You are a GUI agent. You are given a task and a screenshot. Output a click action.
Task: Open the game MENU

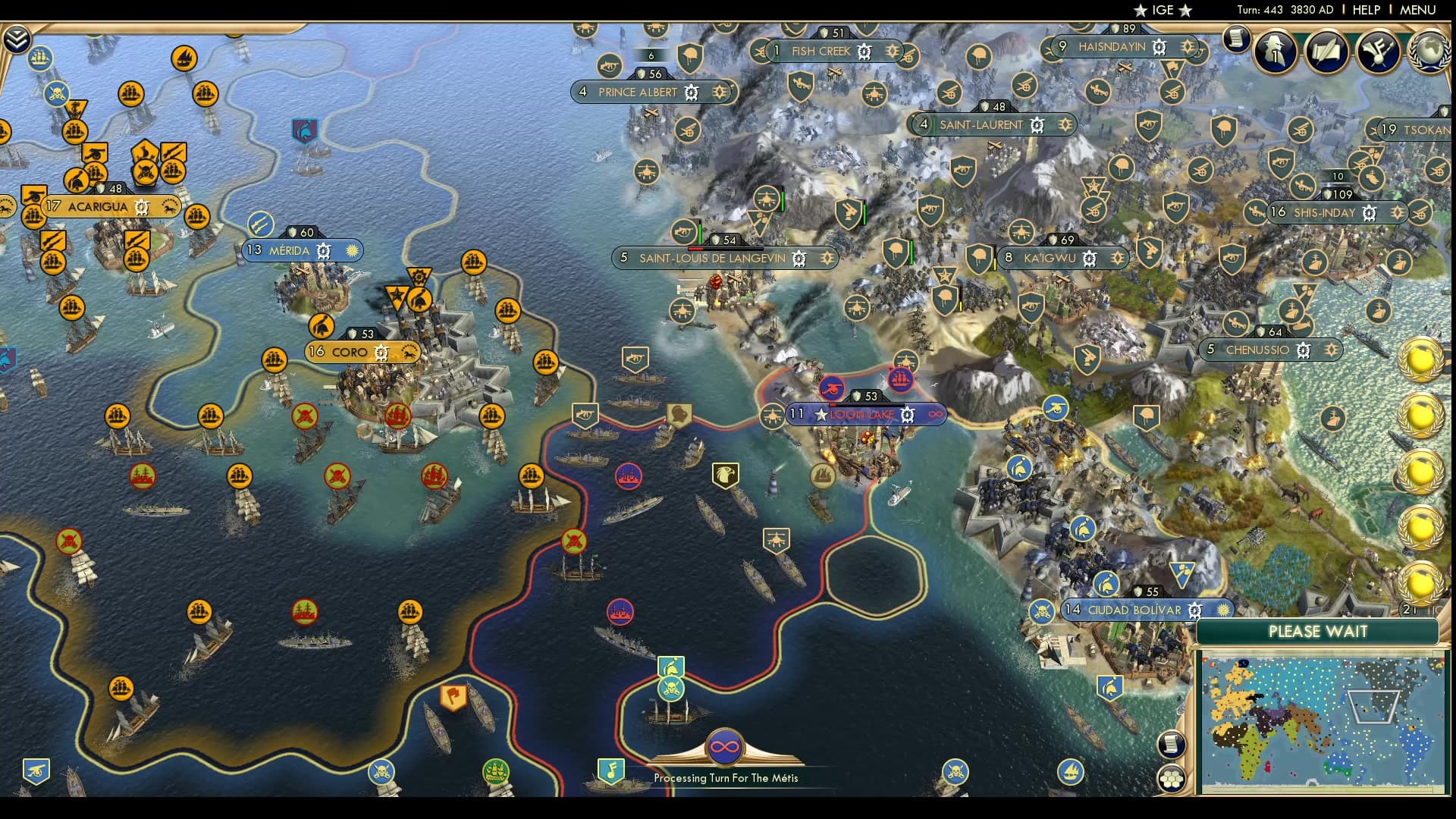coord(1417,10)
